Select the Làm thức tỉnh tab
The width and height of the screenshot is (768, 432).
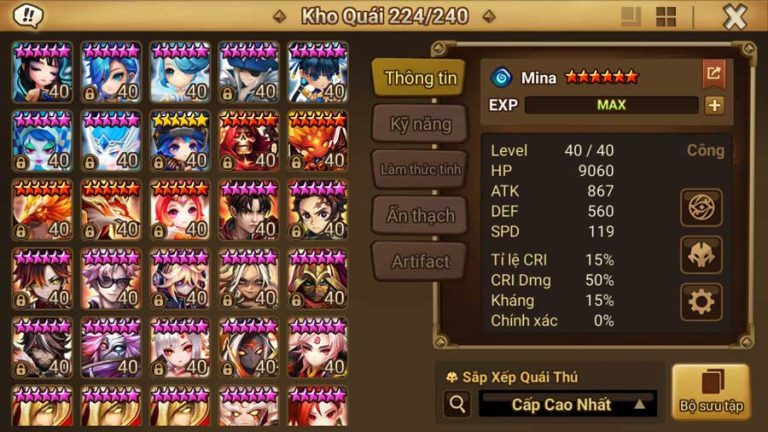pyautogui.click(x=420, y=169)
